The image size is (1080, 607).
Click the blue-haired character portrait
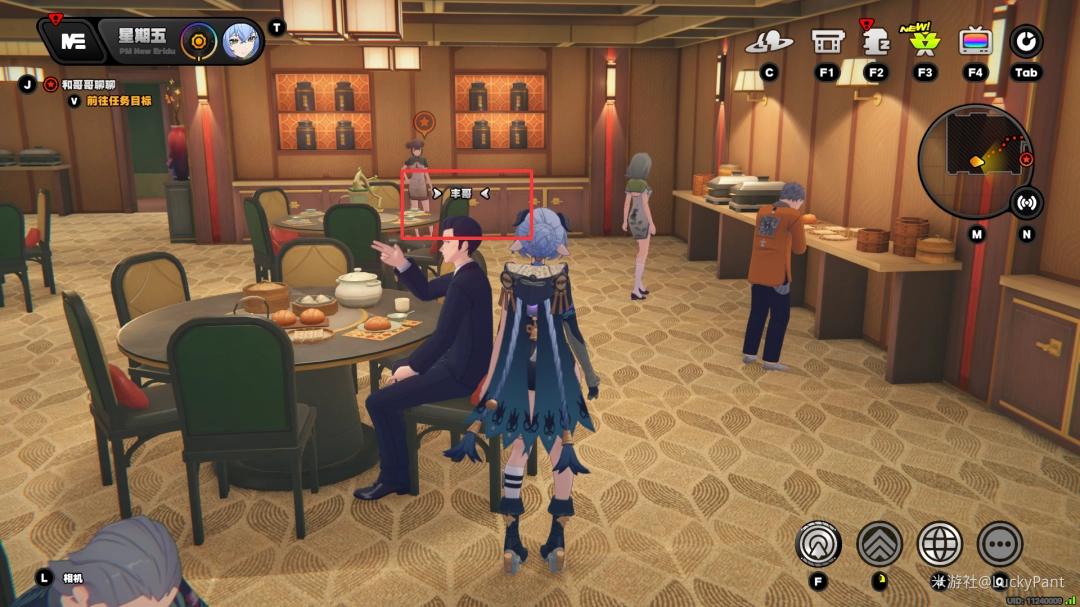tap(241, 42)
